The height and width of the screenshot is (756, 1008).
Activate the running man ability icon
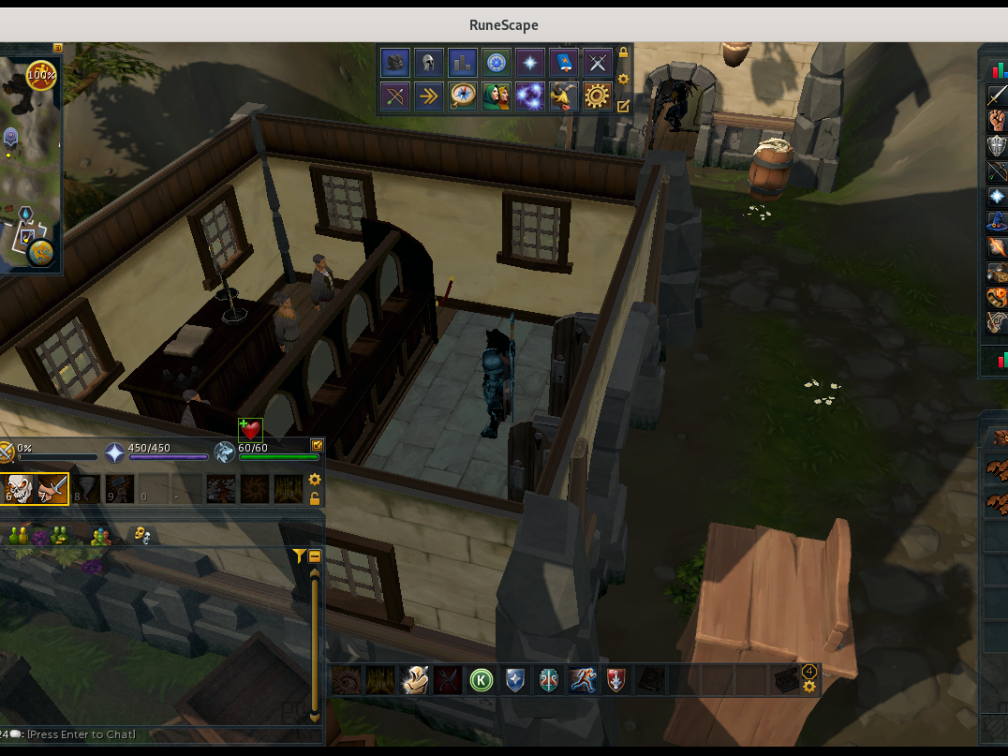[x=582, y=680]
